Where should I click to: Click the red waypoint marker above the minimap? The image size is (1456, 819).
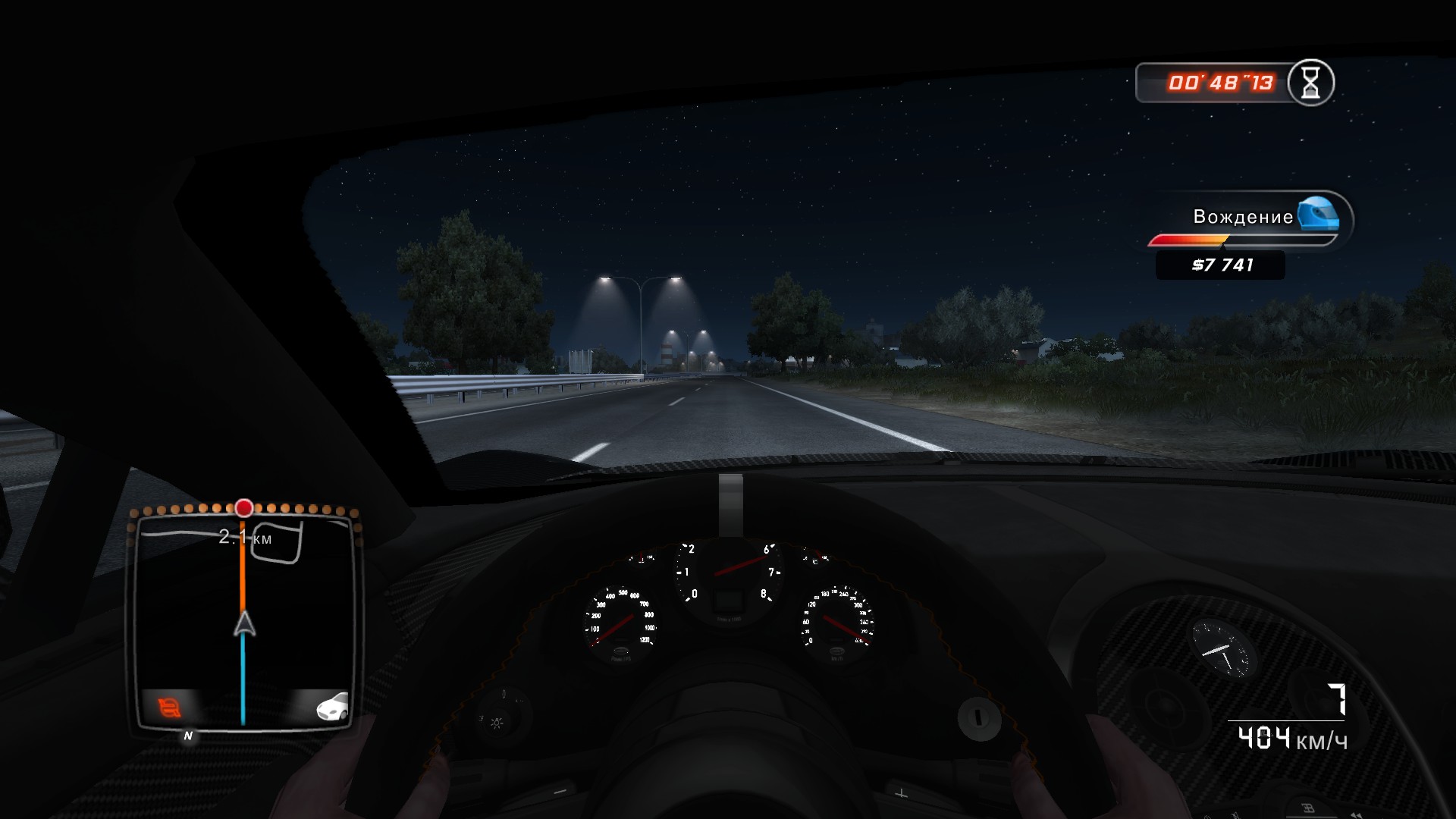coord(243,509)
